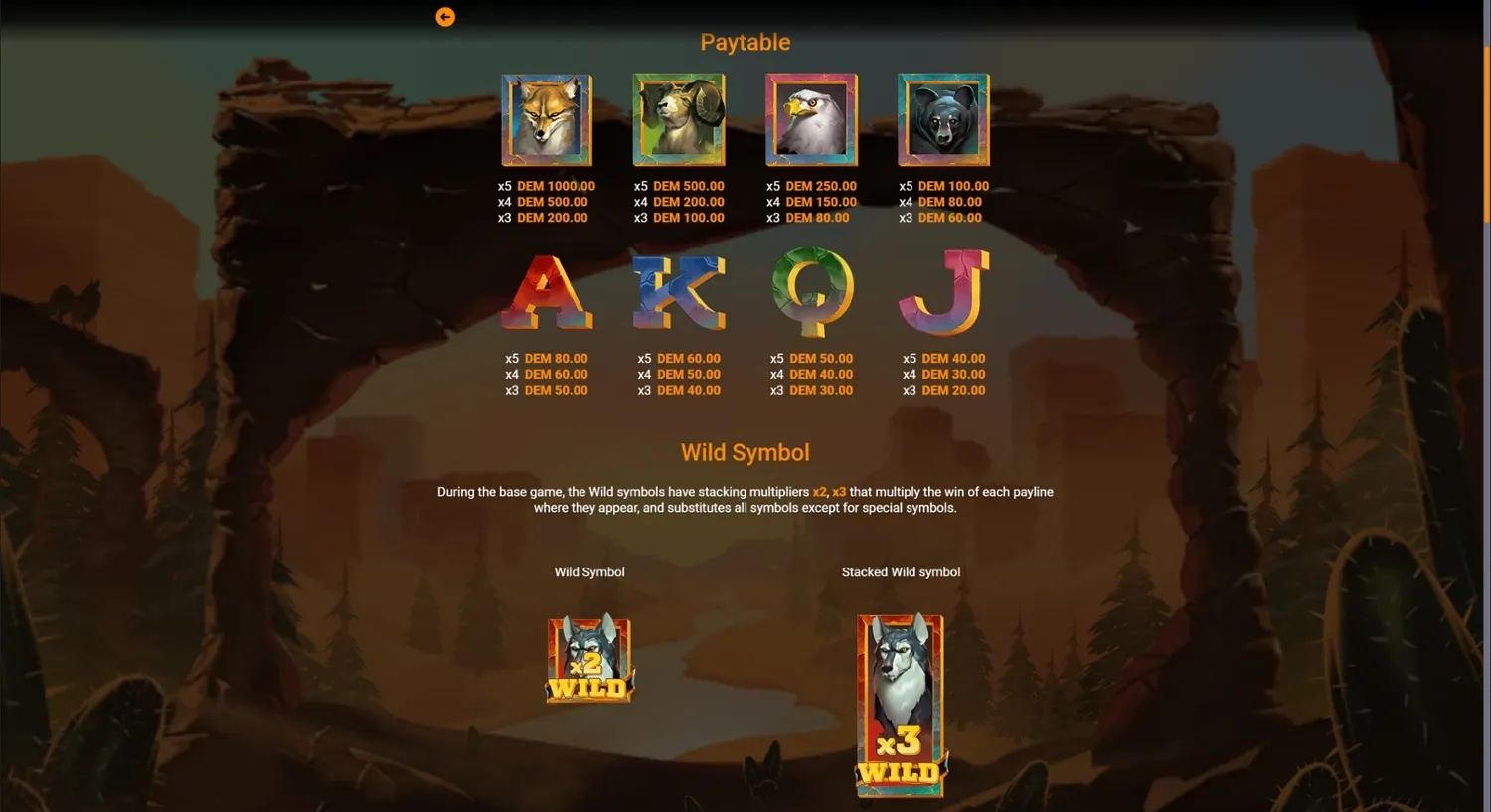
Task: Click the DEM 40.00 payout under J
Action: click(x=952, y=358)
